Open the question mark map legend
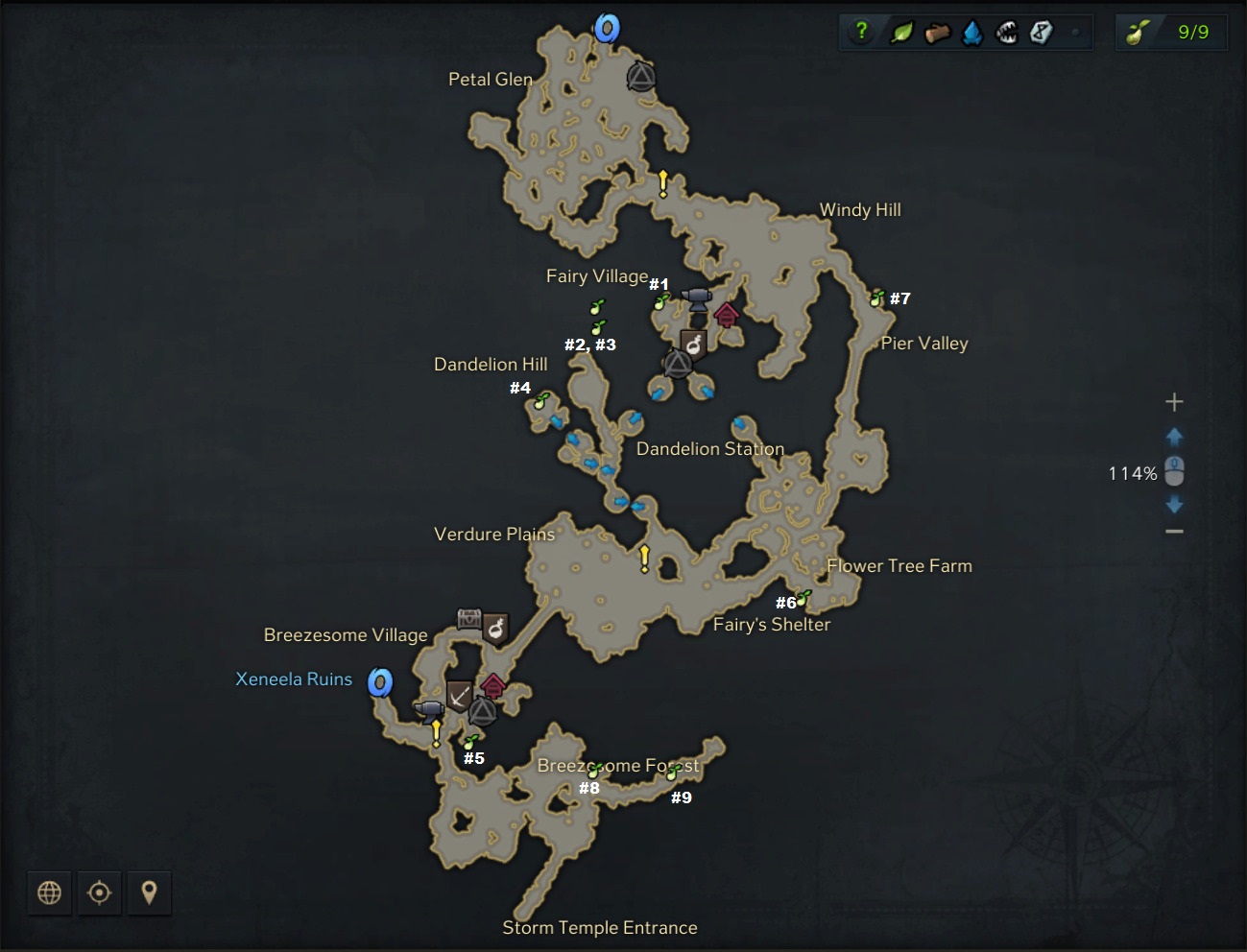The height and width of the screenshot is (952, 1247). pyautogui.click(x=861, y=32)
